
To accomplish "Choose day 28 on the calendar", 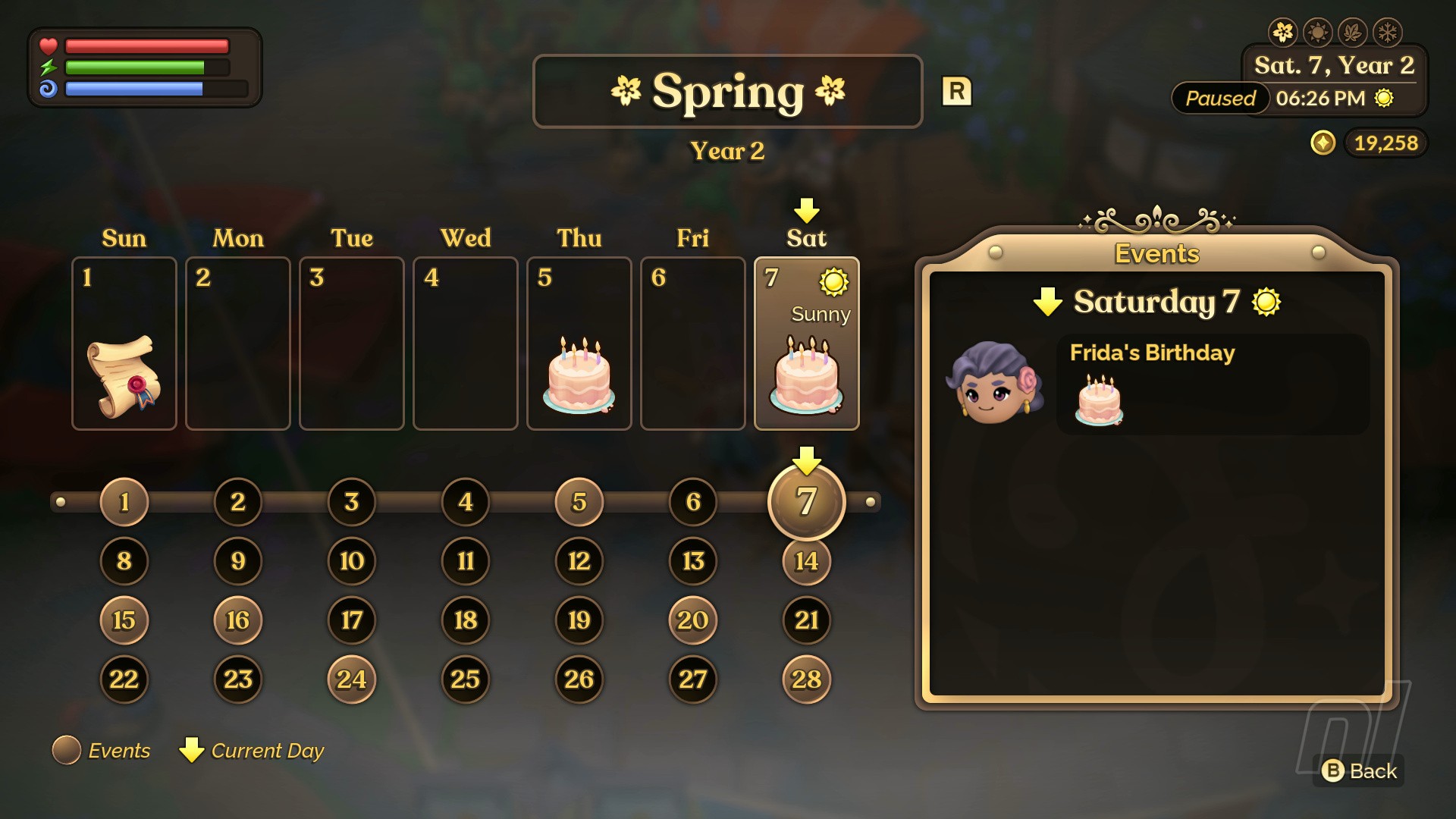I will pyautogui.click(x=806, y=679).
